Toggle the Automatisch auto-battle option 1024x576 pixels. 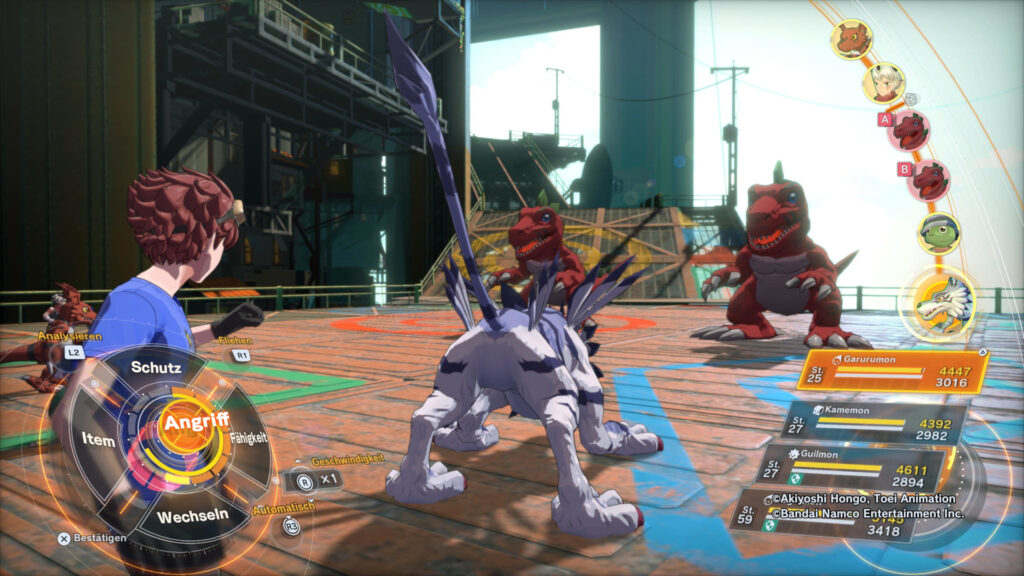click(291, 525)
